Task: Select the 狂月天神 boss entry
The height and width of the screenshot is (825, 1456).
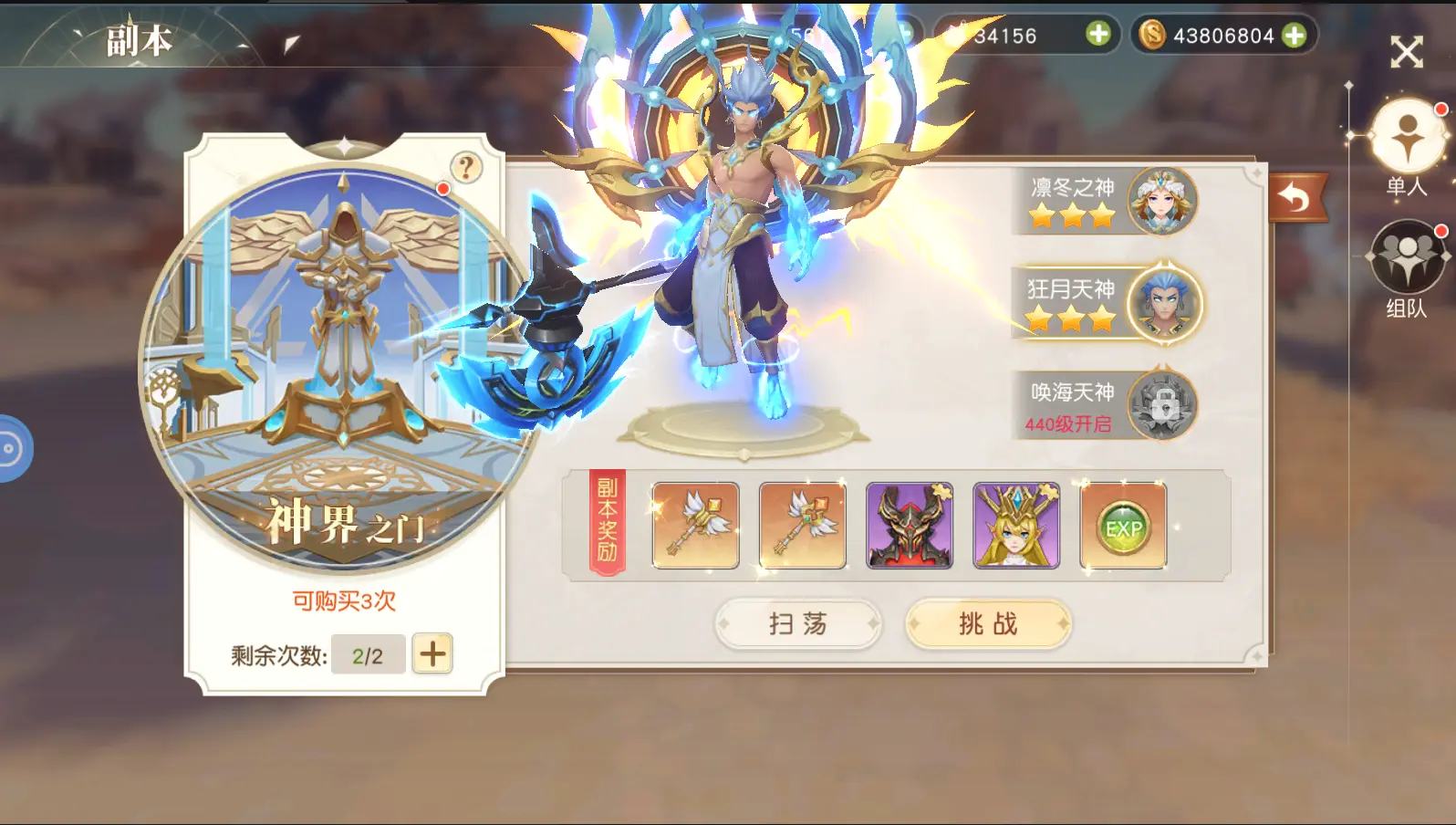Action: [1107, 304]
